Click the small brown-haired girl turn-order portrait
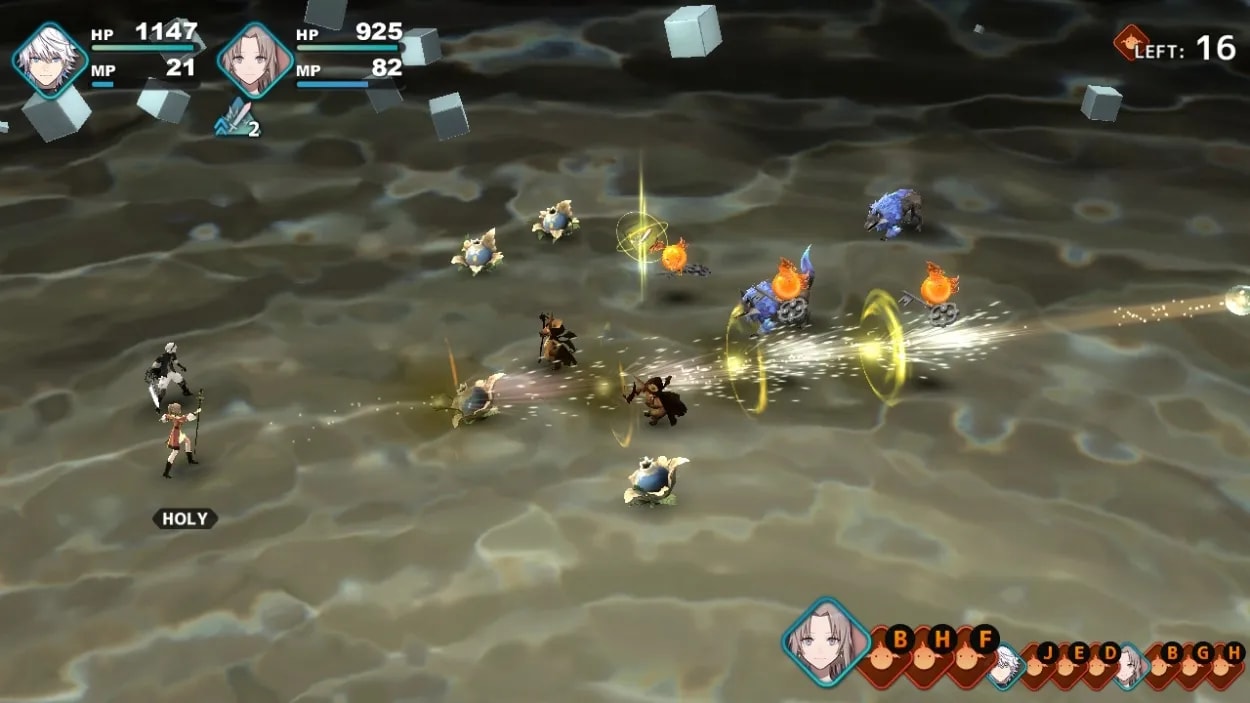This screenshot has width=1250, height=703. click(x=1131, y=666)
